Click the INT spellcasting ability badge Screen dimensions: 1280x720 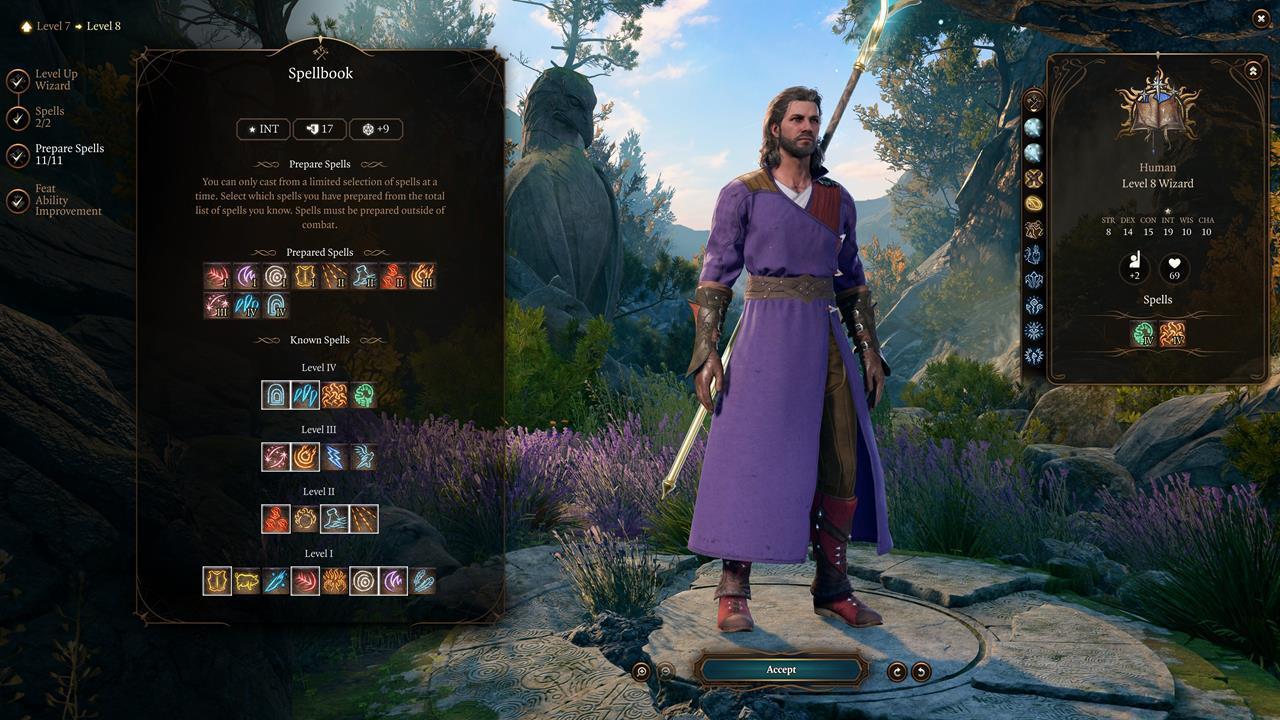point(262,129)
